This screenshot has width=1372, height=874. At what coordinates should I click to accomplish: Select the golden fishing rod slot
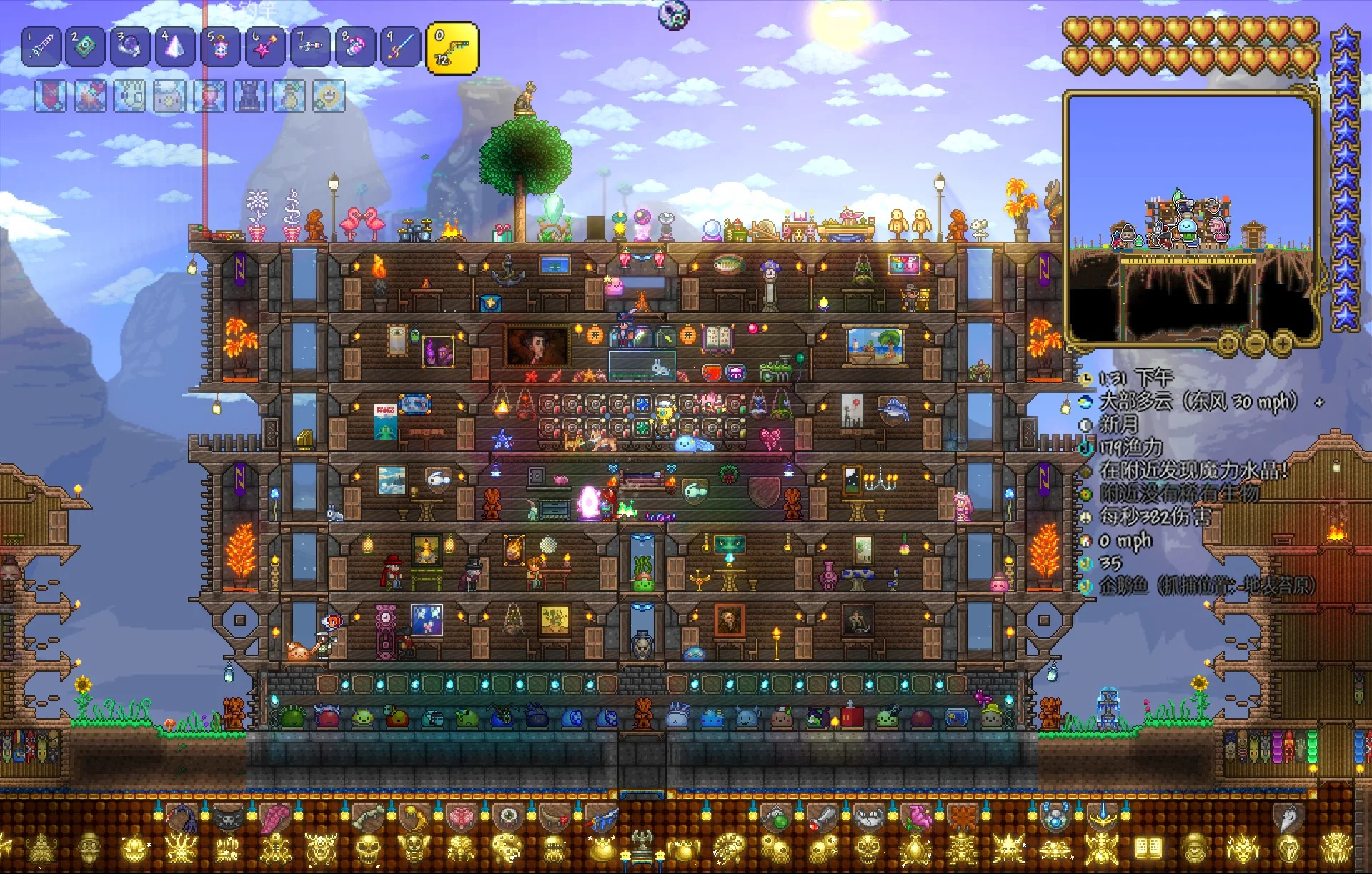coord(452,49)
